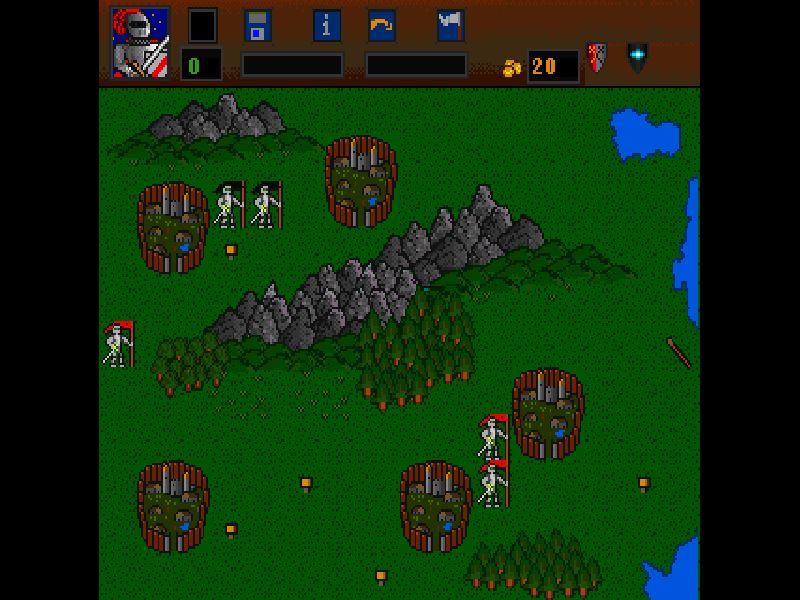
Task: Click the curved orange arrow icon
Action: [x=381, y=26]
